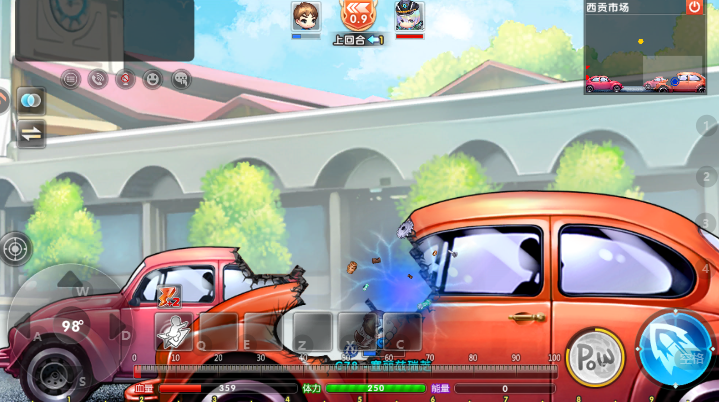Select the brown-haired player avatar

coord(306,16)
